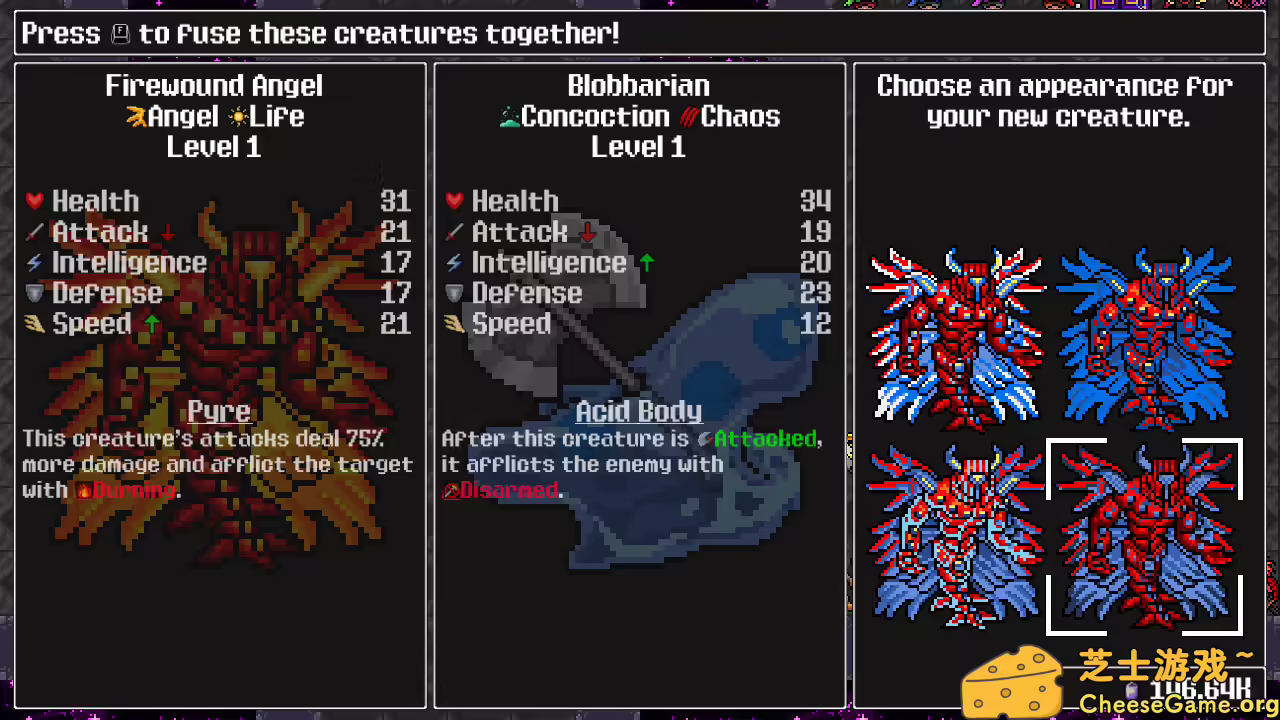Click the Defense shield icon for Firewound Angel
Viewport: 1280px width, 720px height.
click(x=34, y=292)
